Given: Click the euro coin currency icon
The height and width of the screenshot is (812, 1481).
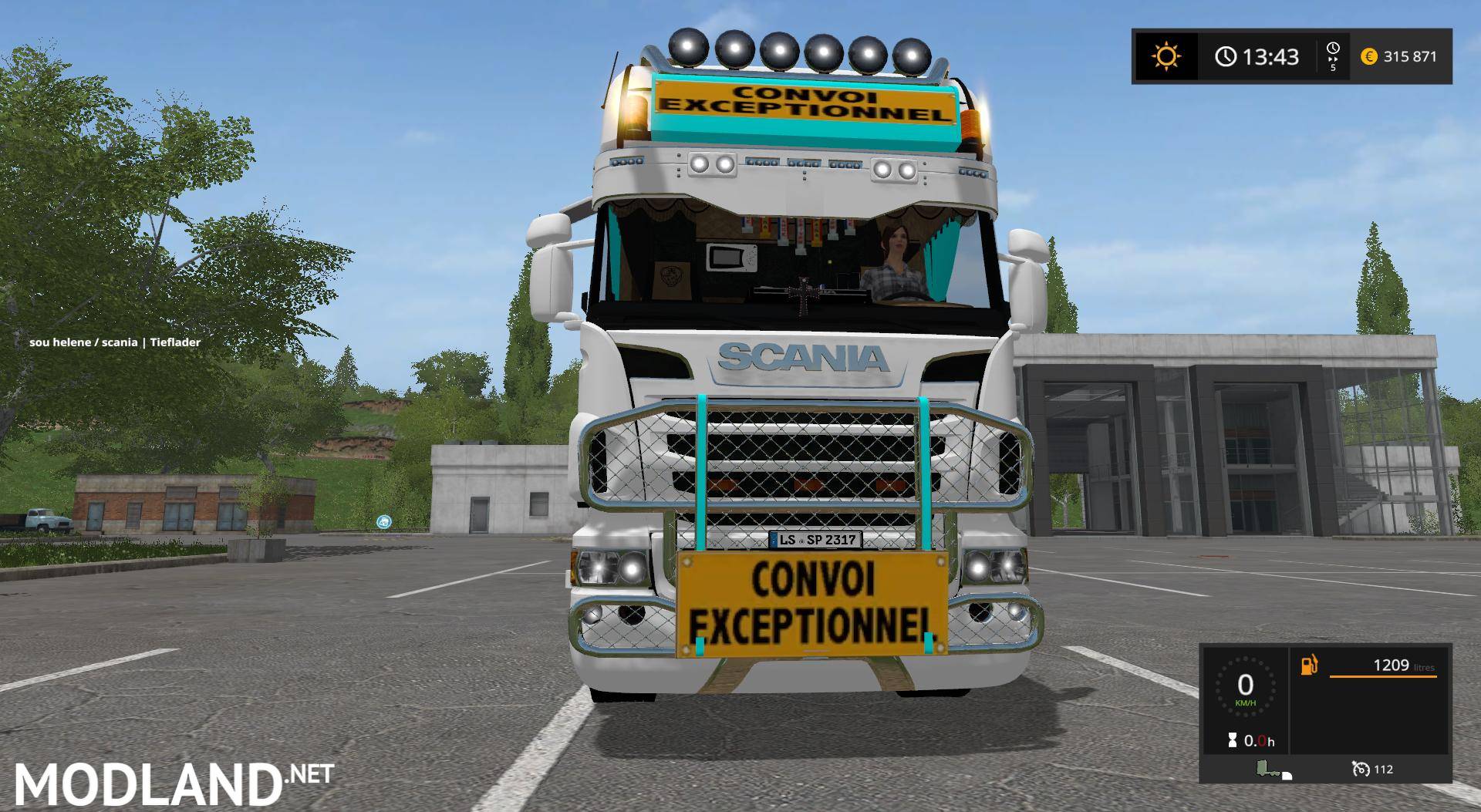Looking at the screenshot, I should 1369,56.
